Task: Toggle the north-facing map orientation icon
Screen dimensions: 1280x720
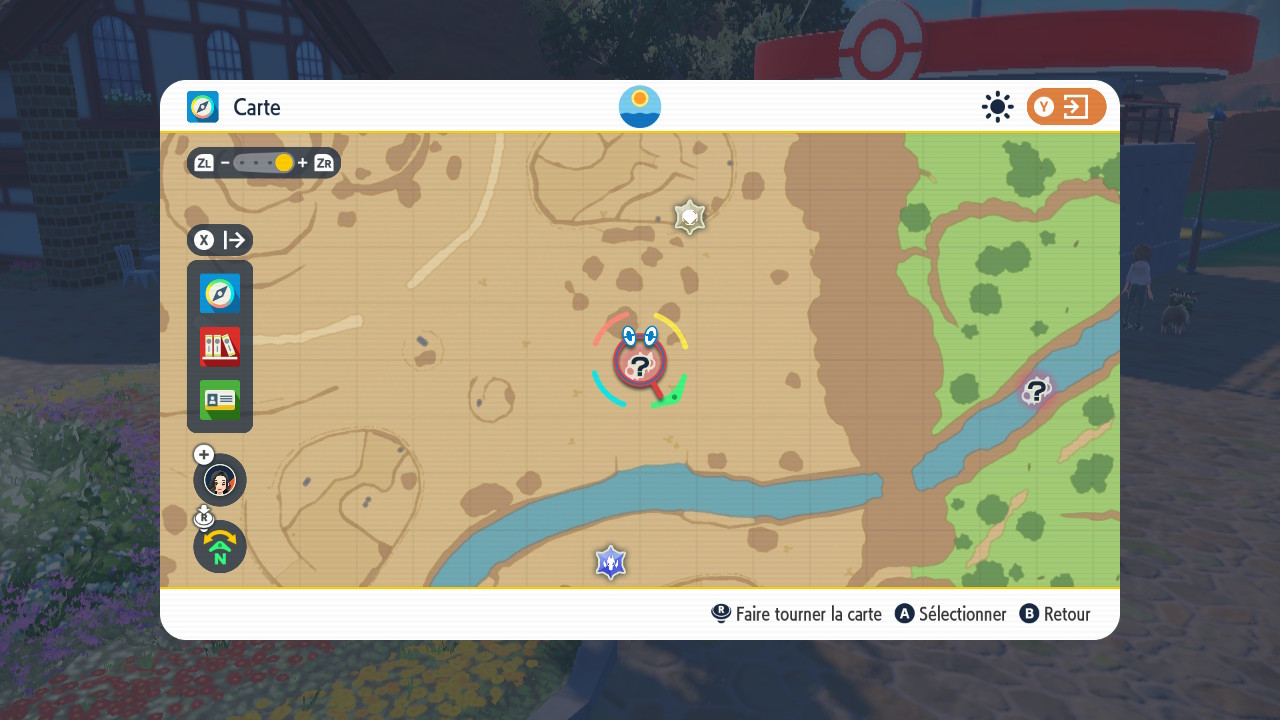Action: 220,547
